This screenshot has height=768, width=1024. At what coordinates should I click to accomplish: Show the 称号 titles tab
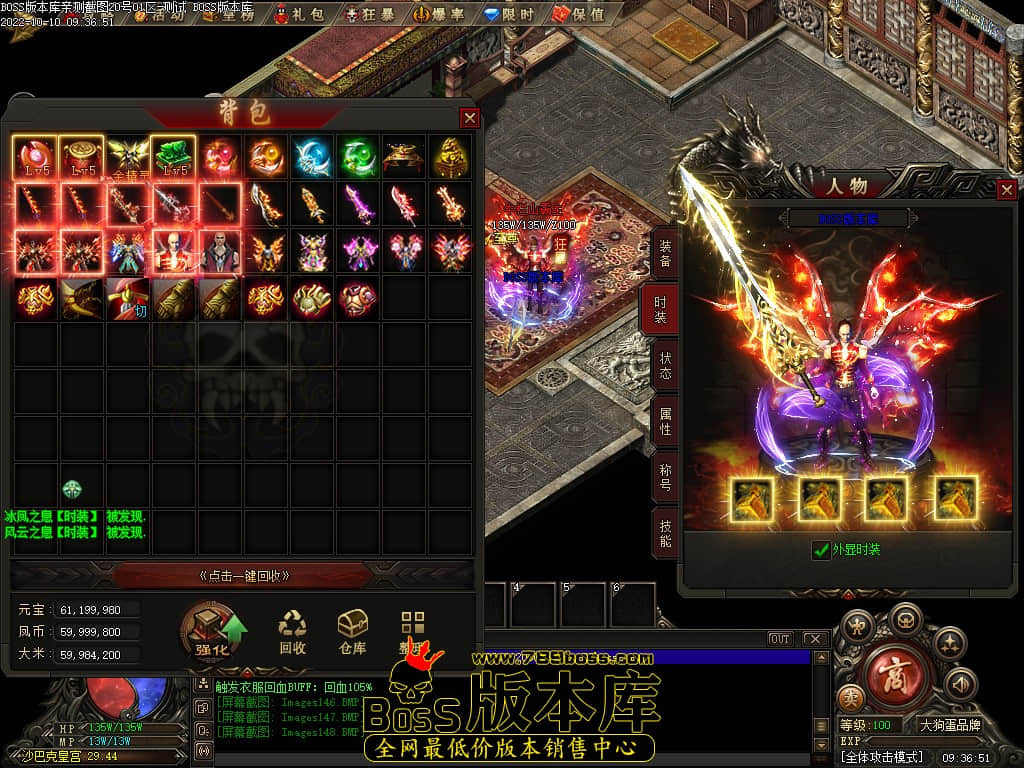coord(665,477)
